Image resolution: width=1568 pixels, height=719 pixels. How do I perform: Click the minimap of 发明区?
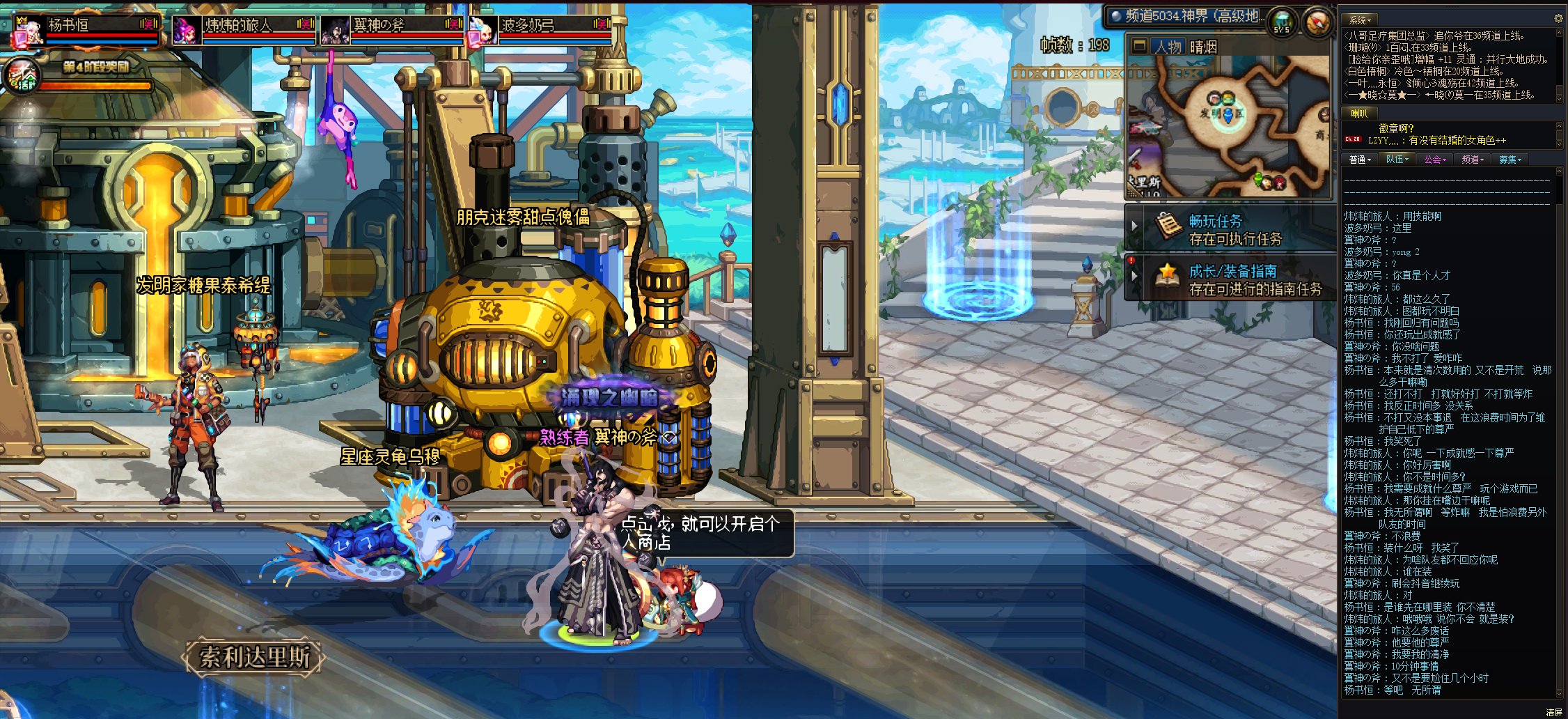[x=1229, y=125]
